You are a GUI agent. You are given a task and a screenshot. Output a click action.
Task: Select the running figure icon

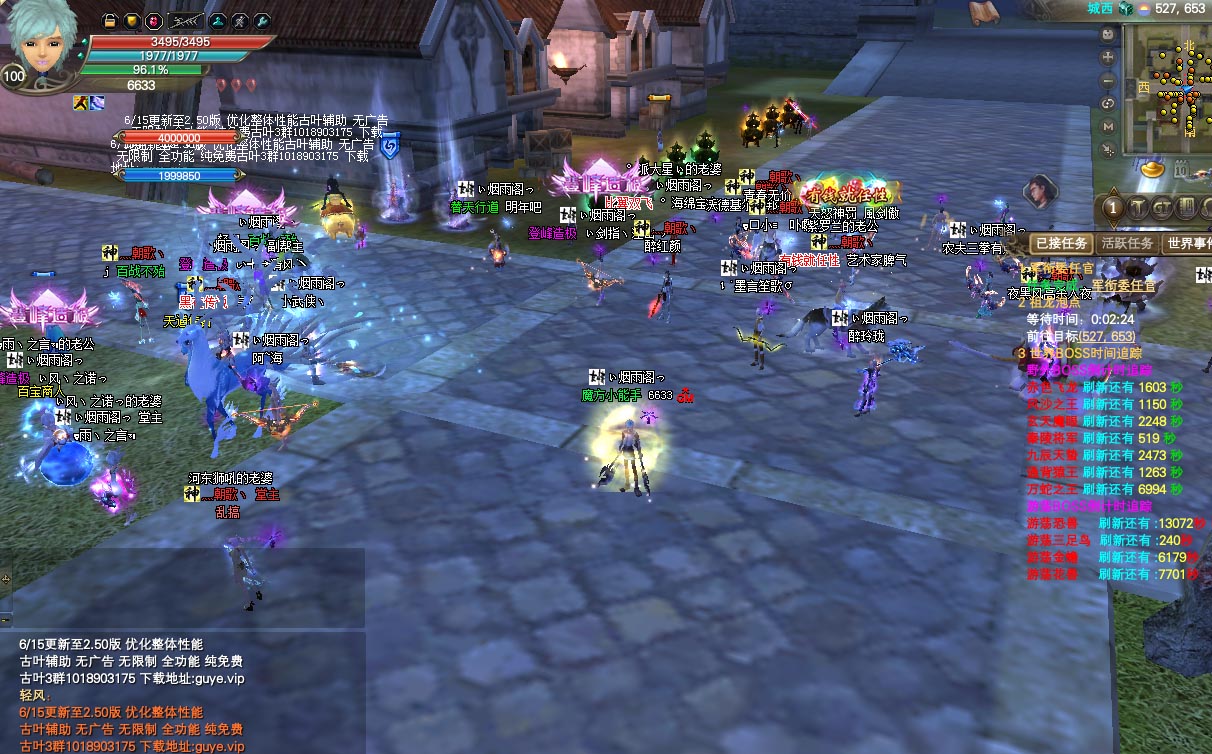[x=240, y=21]
